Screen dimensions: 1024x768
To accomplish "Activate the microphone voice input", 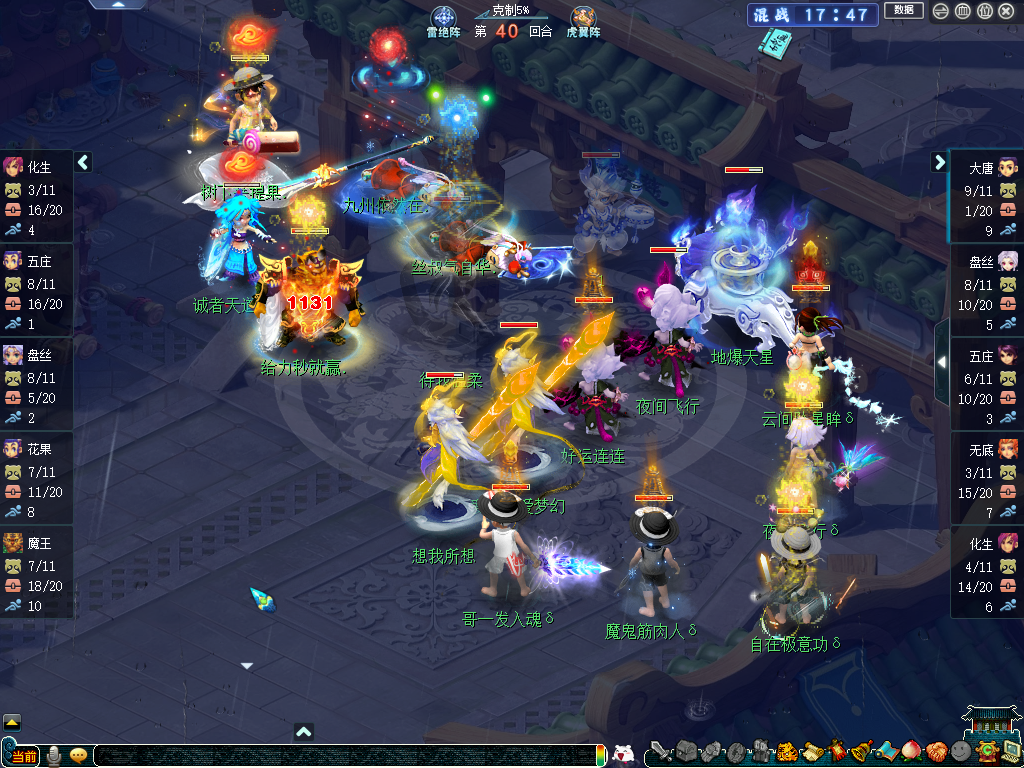I will point(55,755).
